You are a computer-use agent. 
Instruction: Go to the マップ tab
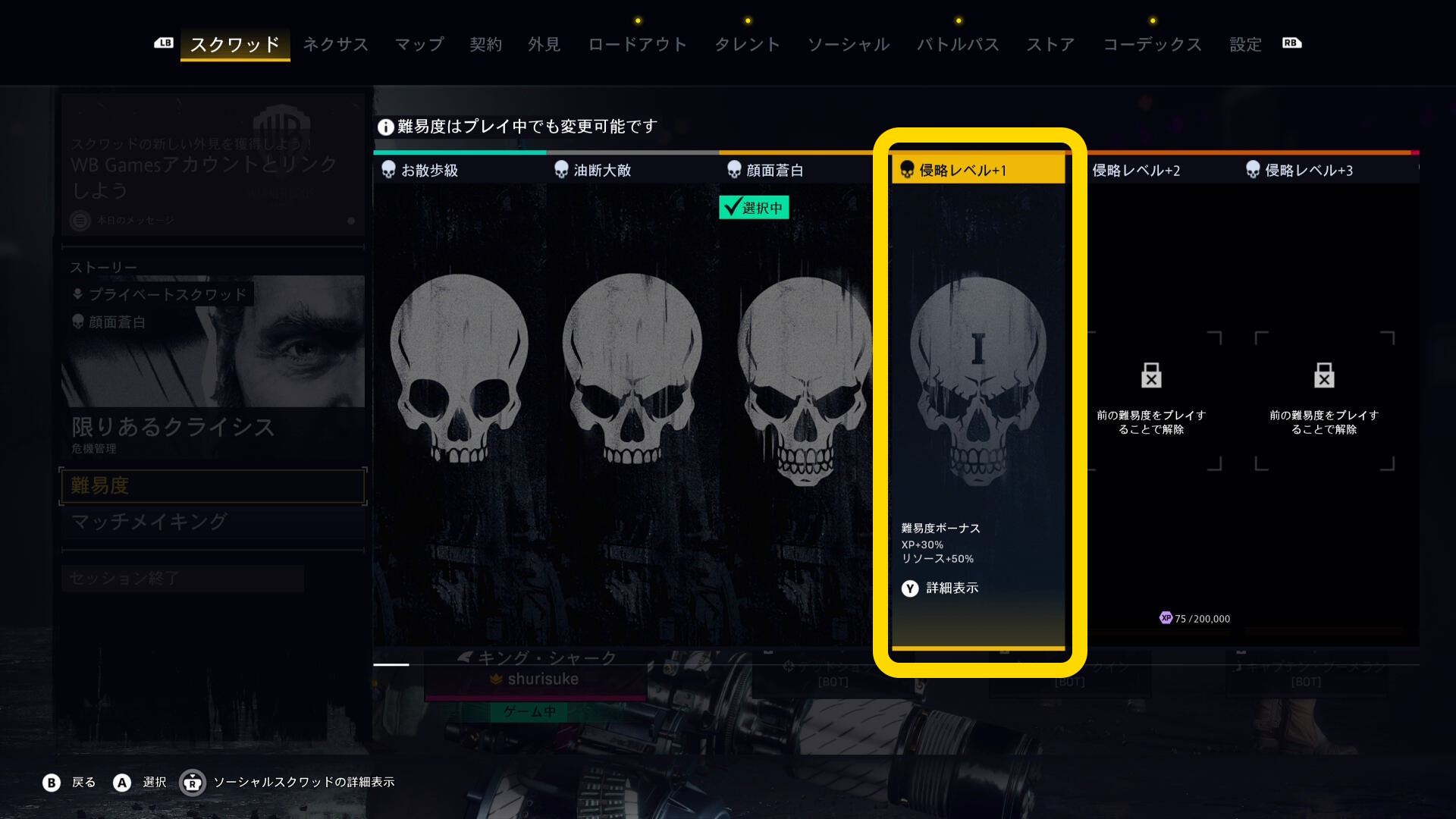coord(419,45)
